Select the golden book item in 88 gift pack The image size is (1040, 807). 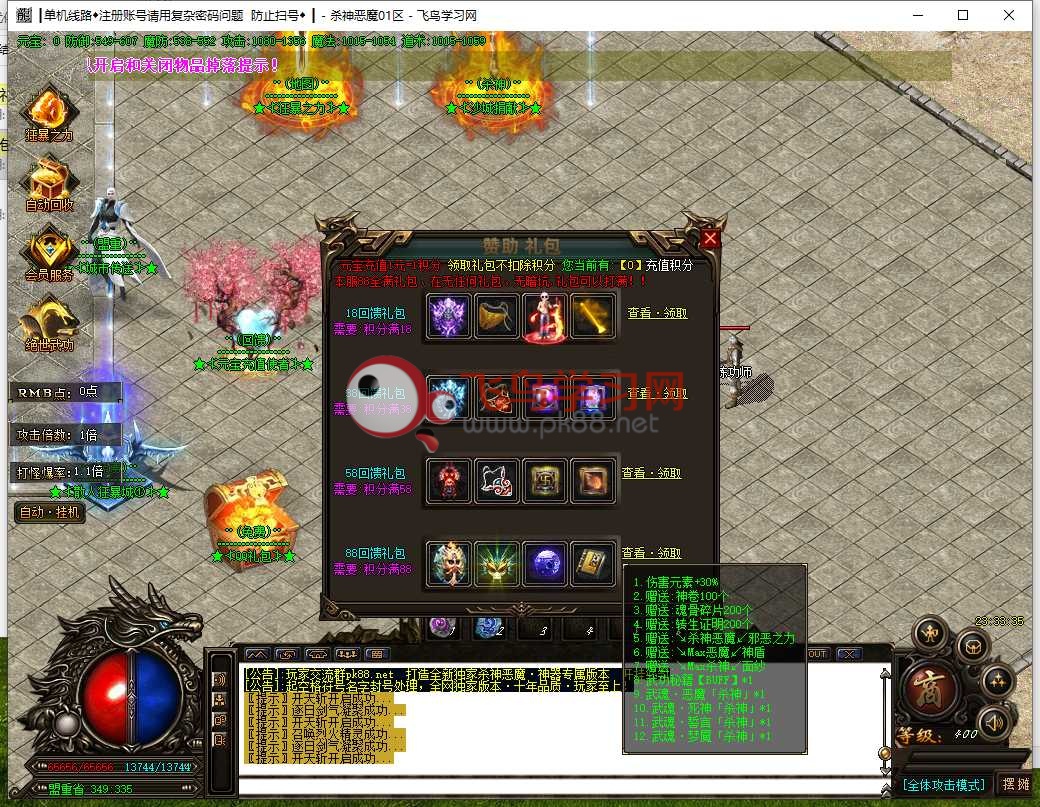593,564
